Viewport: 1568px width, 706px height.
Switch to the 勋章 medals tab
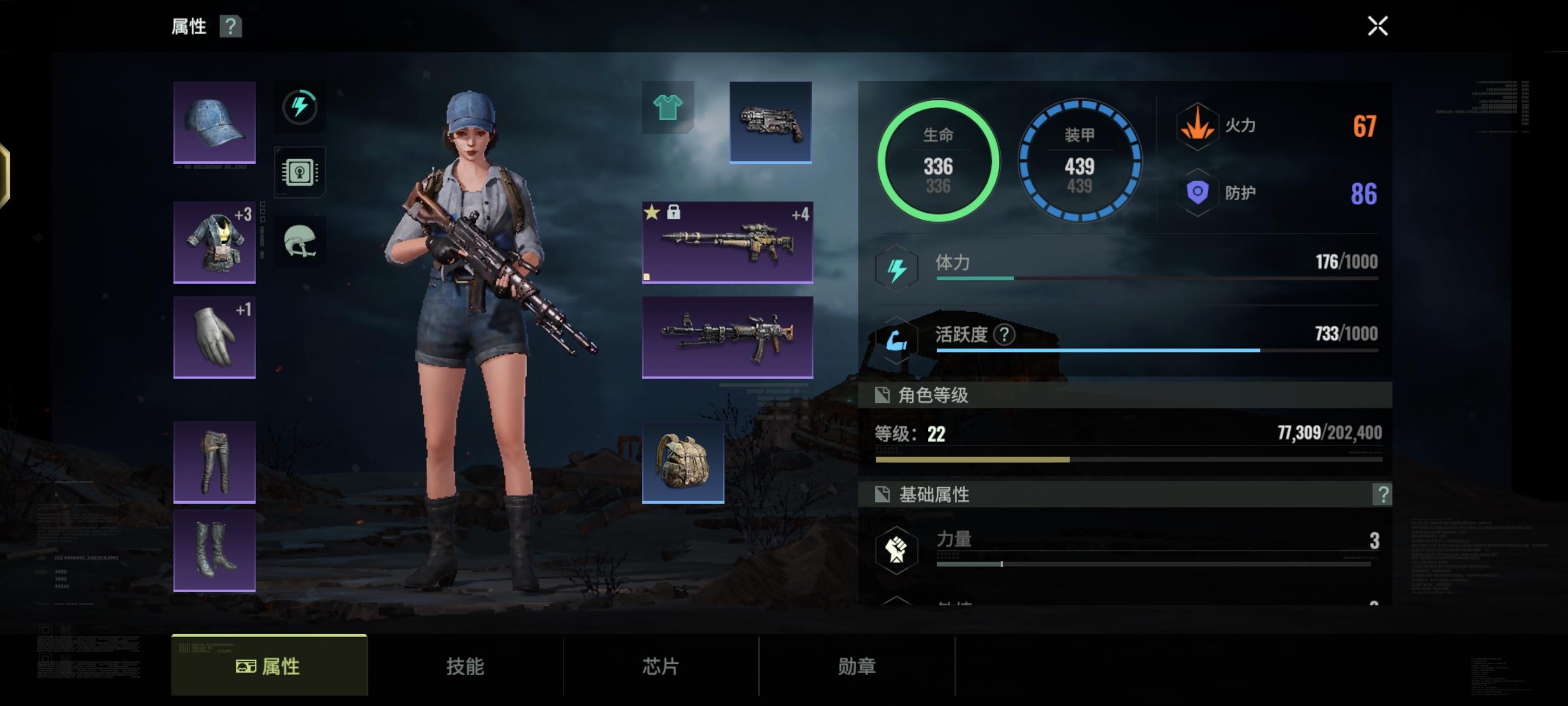857,666
